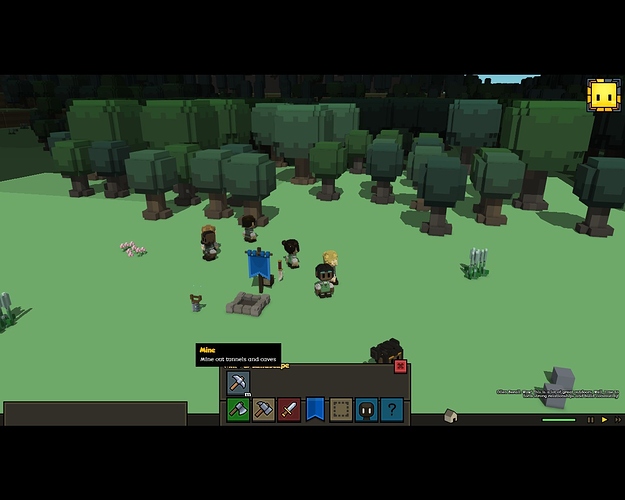
Task: Open the red sword combat menu
Action: (289, 409)
